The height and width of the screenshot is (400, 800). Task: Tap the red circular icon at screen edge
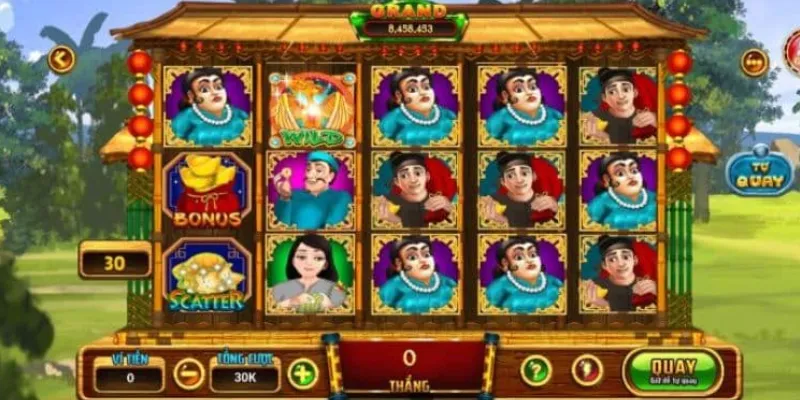click(x=794, y=50)
